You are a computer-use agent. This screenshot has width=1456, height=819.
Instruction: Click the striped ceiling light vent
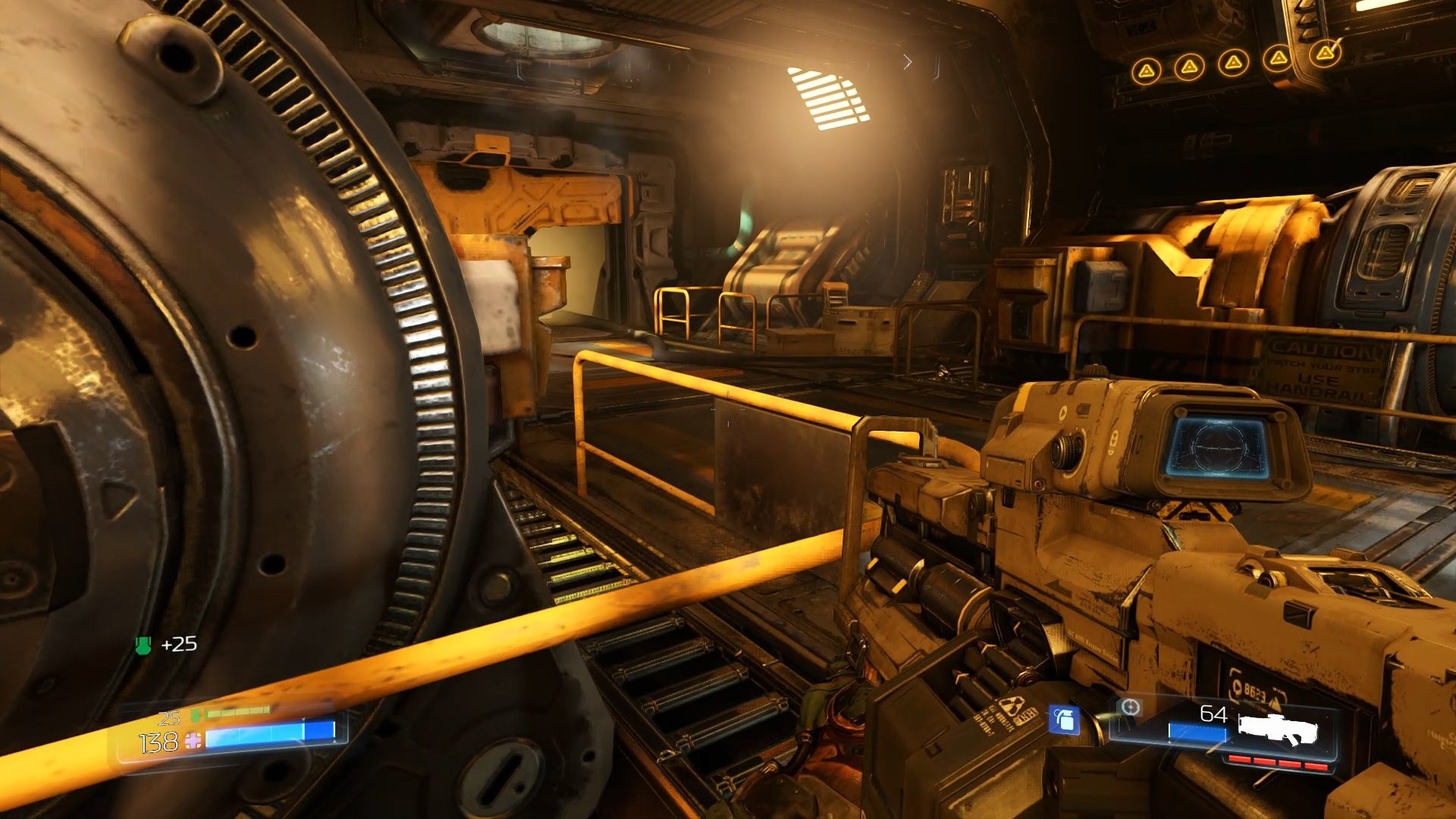827,95
